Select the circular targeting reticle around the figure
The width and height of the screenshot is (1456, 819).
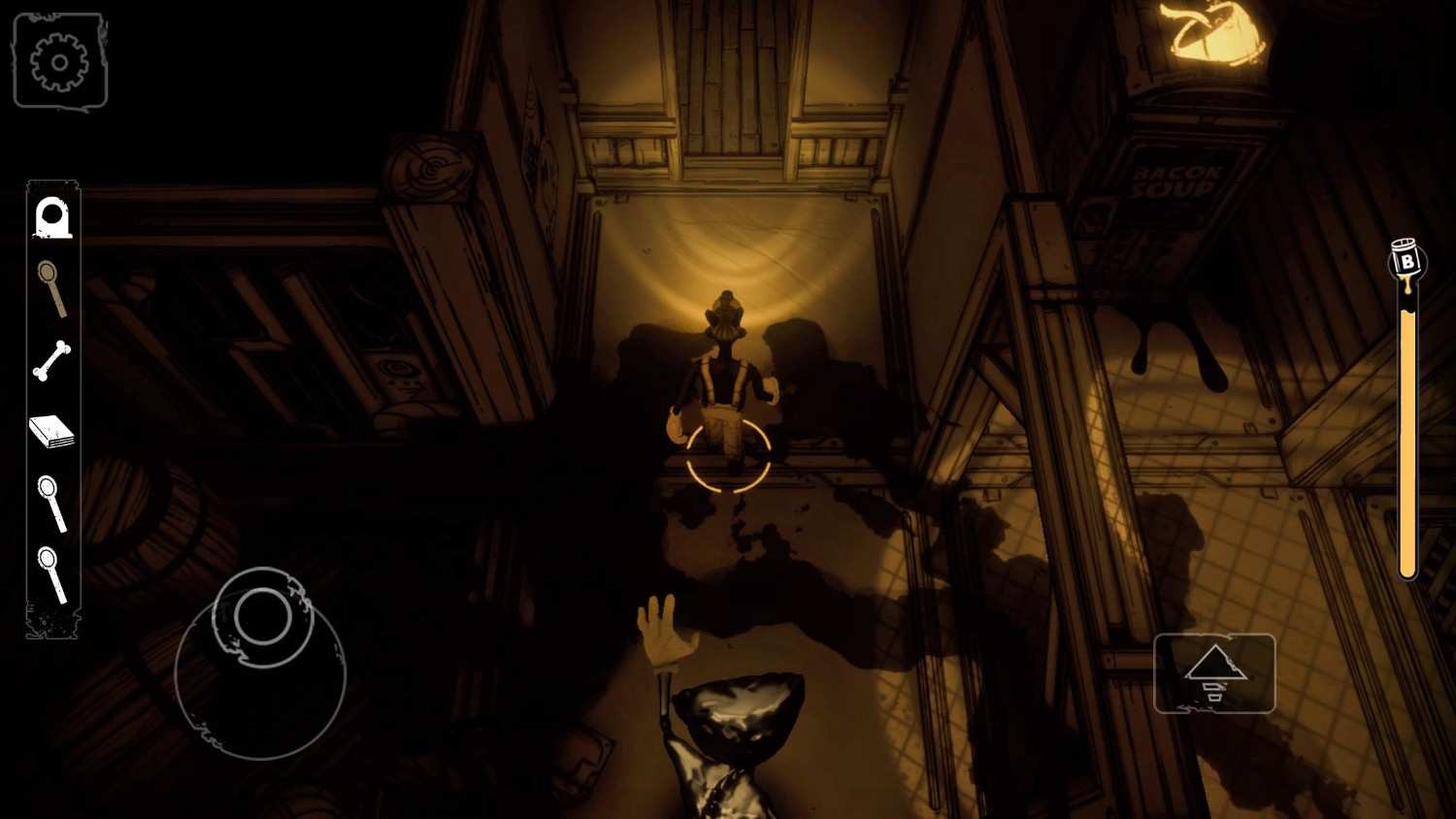click(726, 456)
